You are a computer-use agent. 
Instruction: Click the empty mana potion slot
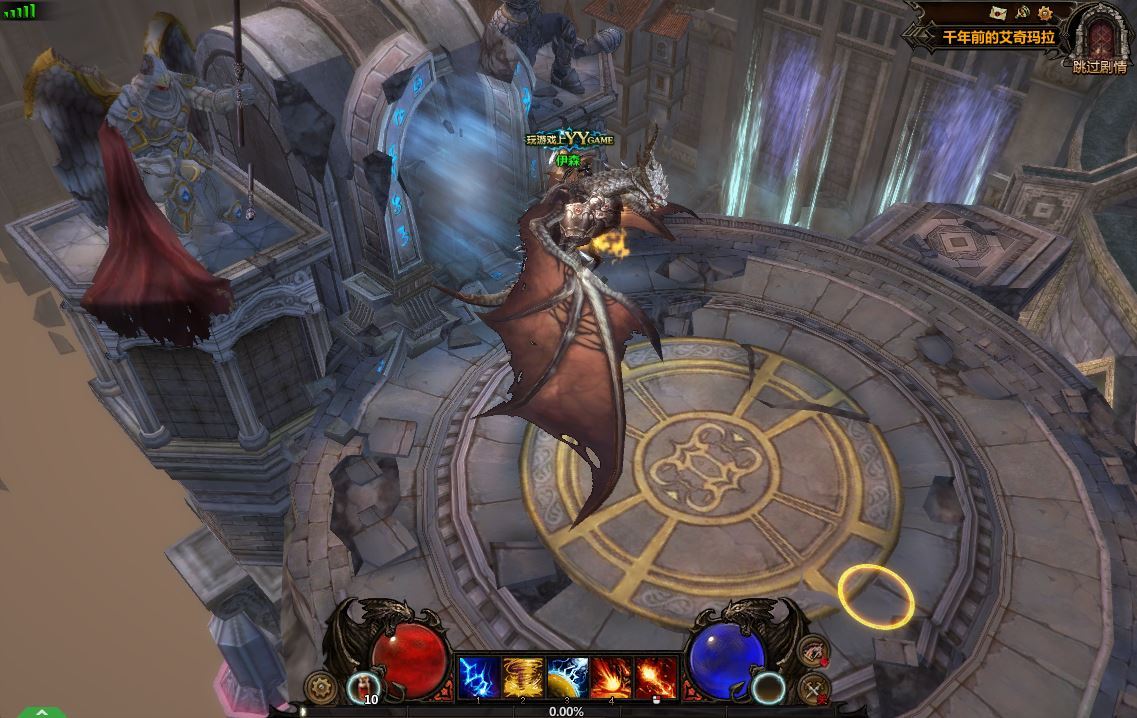[x=769, y=687]
